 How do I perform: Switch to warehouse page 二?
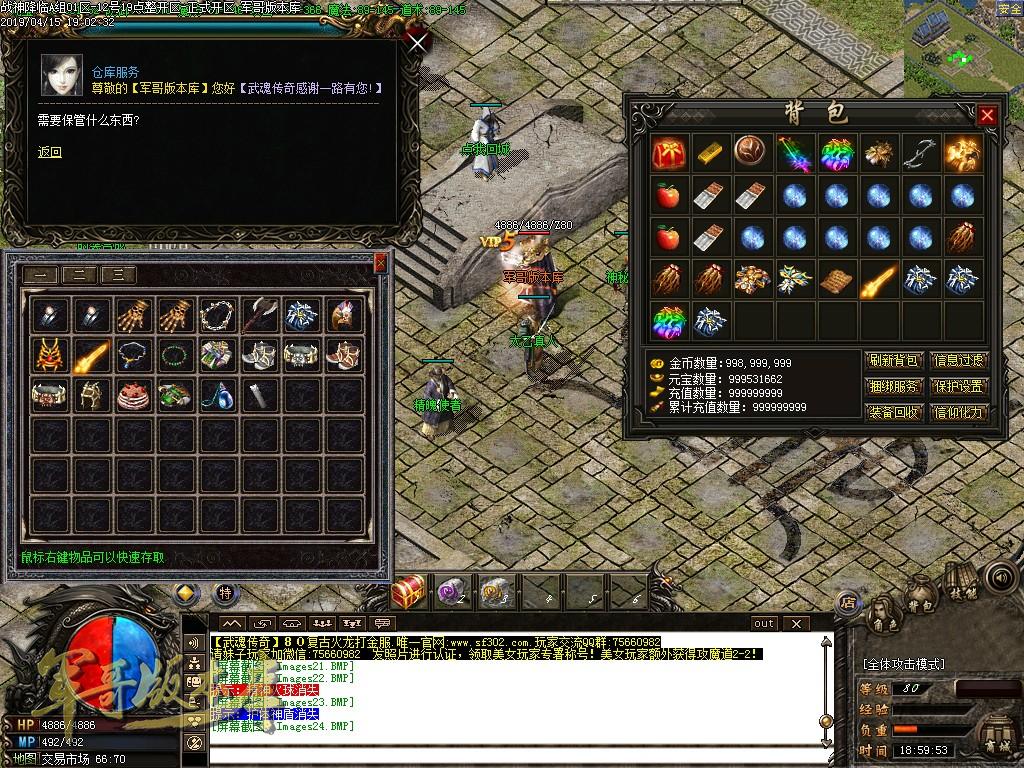pos(81,275)
